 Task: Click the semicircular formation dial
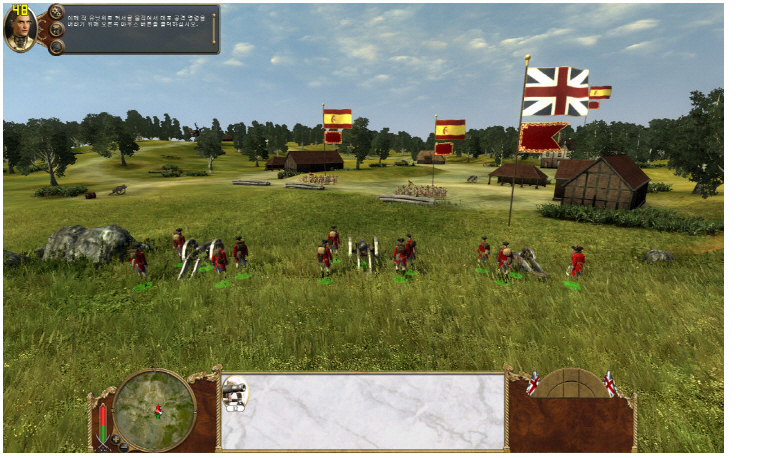pyautogui.click(x=571, y=383)
